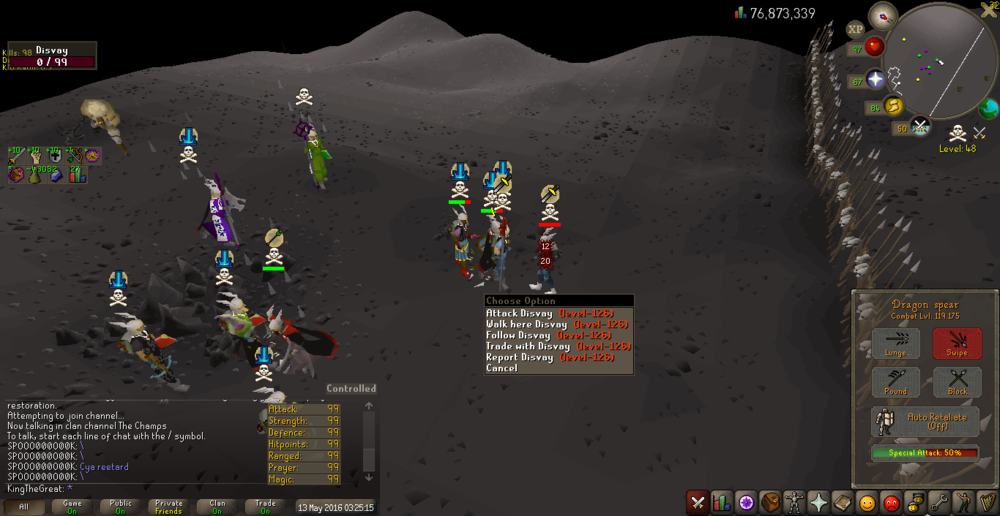Select the Swipe attack style
Screen dimensions: 1000x516
[957, 344]
